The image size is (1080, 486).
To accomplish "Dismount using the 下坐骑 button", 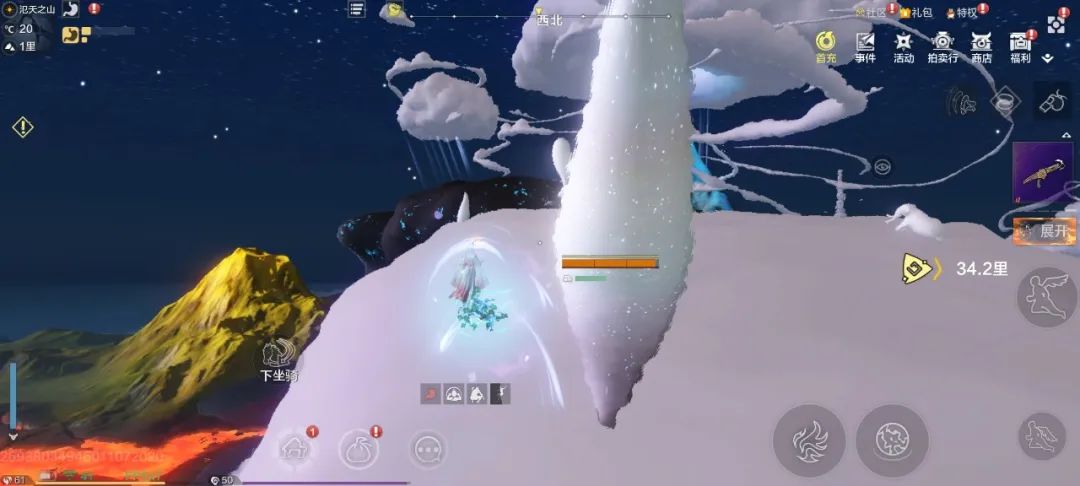I will 277,360.
